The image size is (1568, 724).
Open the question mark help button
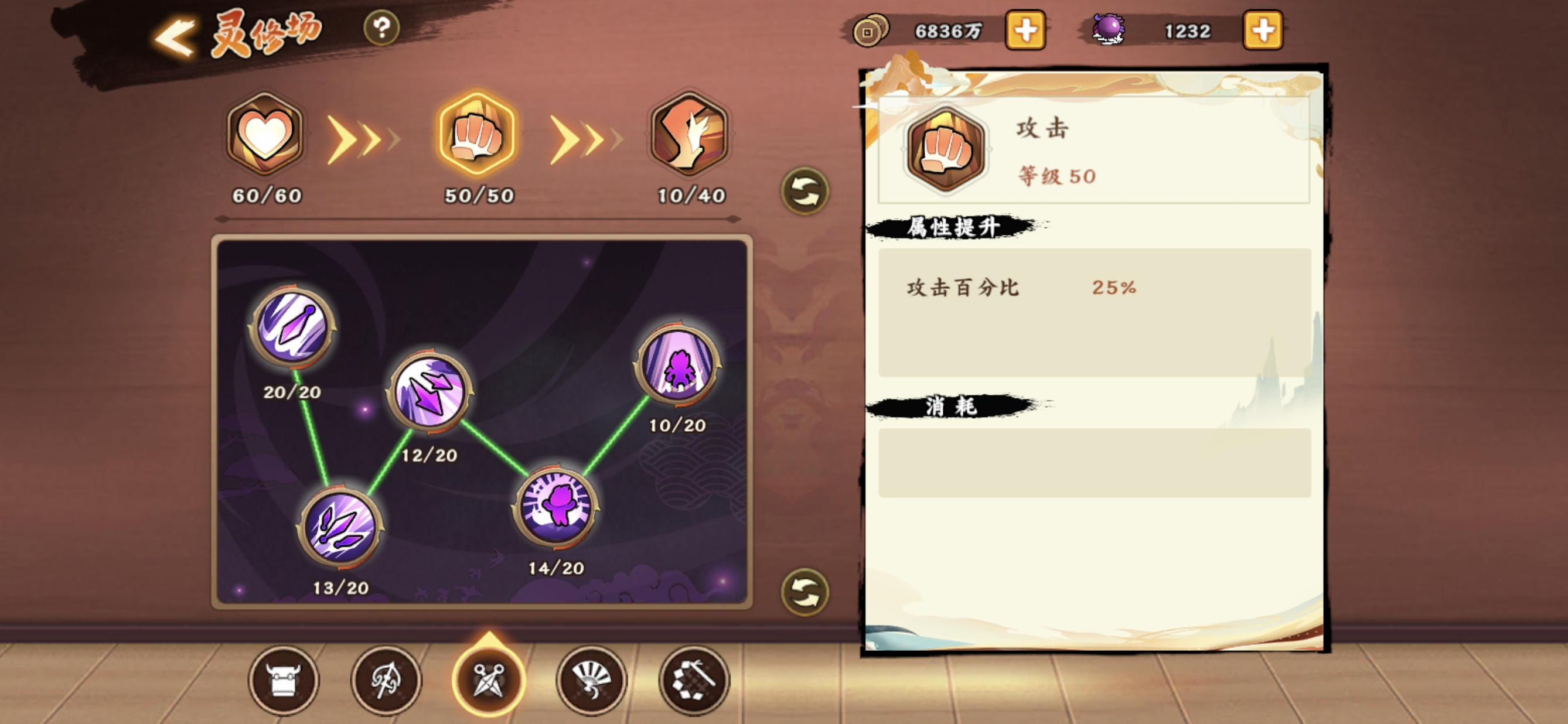pyautogui.click(x=381, y=28)
